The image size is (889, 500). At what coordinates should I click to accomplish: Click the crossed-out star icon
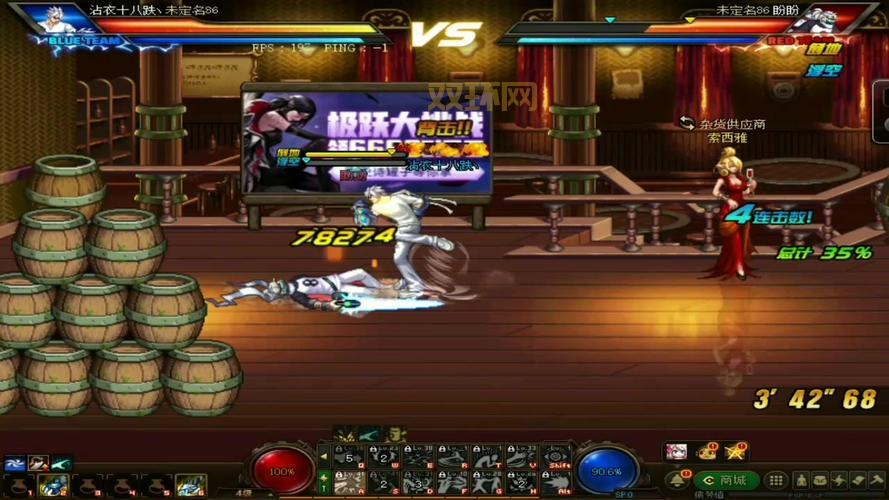coord(737,452)
